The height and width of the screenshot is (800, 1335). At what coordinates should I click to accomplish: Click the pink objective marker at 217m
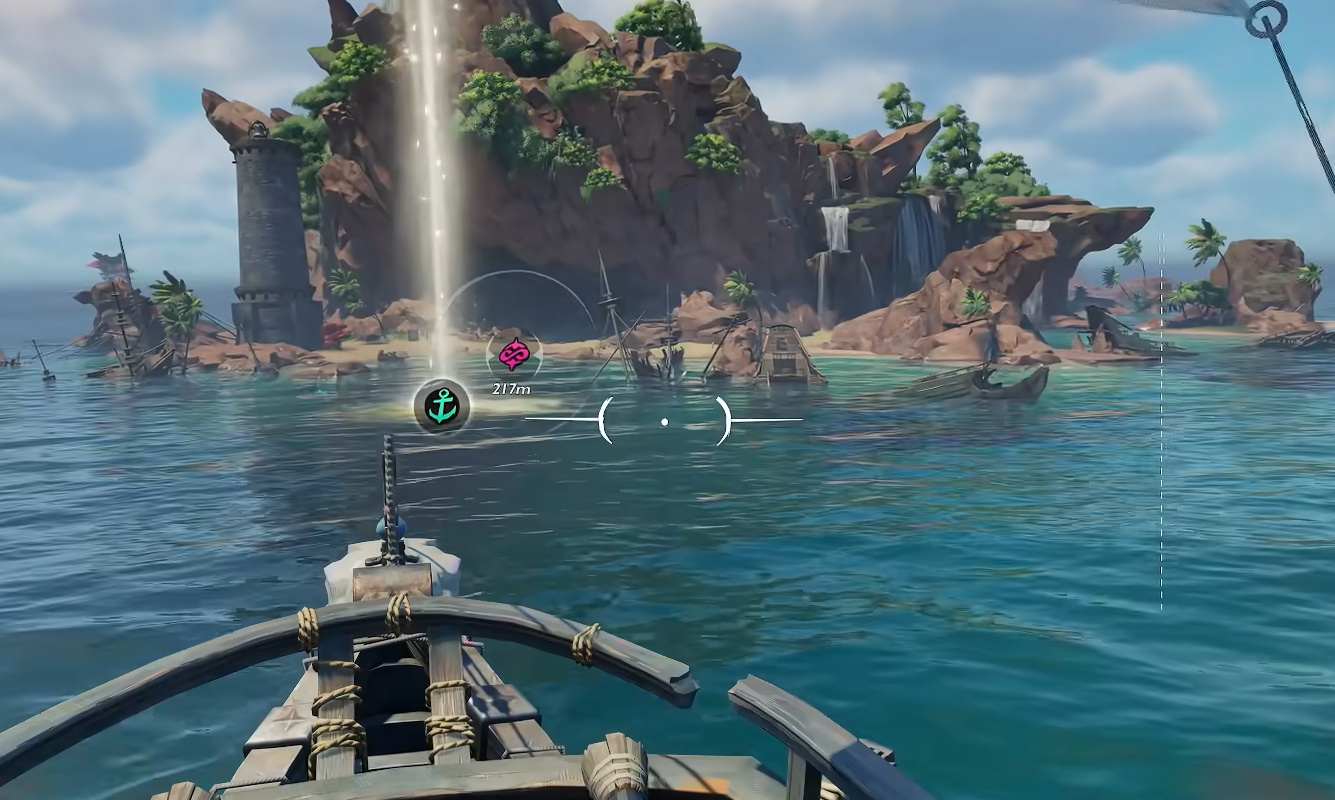tap(513, 354)
